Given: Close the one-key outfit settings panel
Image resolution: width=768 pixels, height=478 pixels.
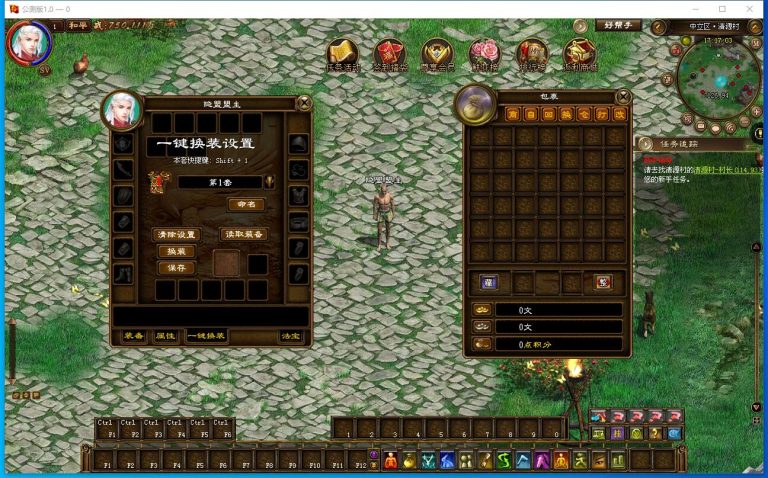Looking at the screenshot, I should pos(304,101).
